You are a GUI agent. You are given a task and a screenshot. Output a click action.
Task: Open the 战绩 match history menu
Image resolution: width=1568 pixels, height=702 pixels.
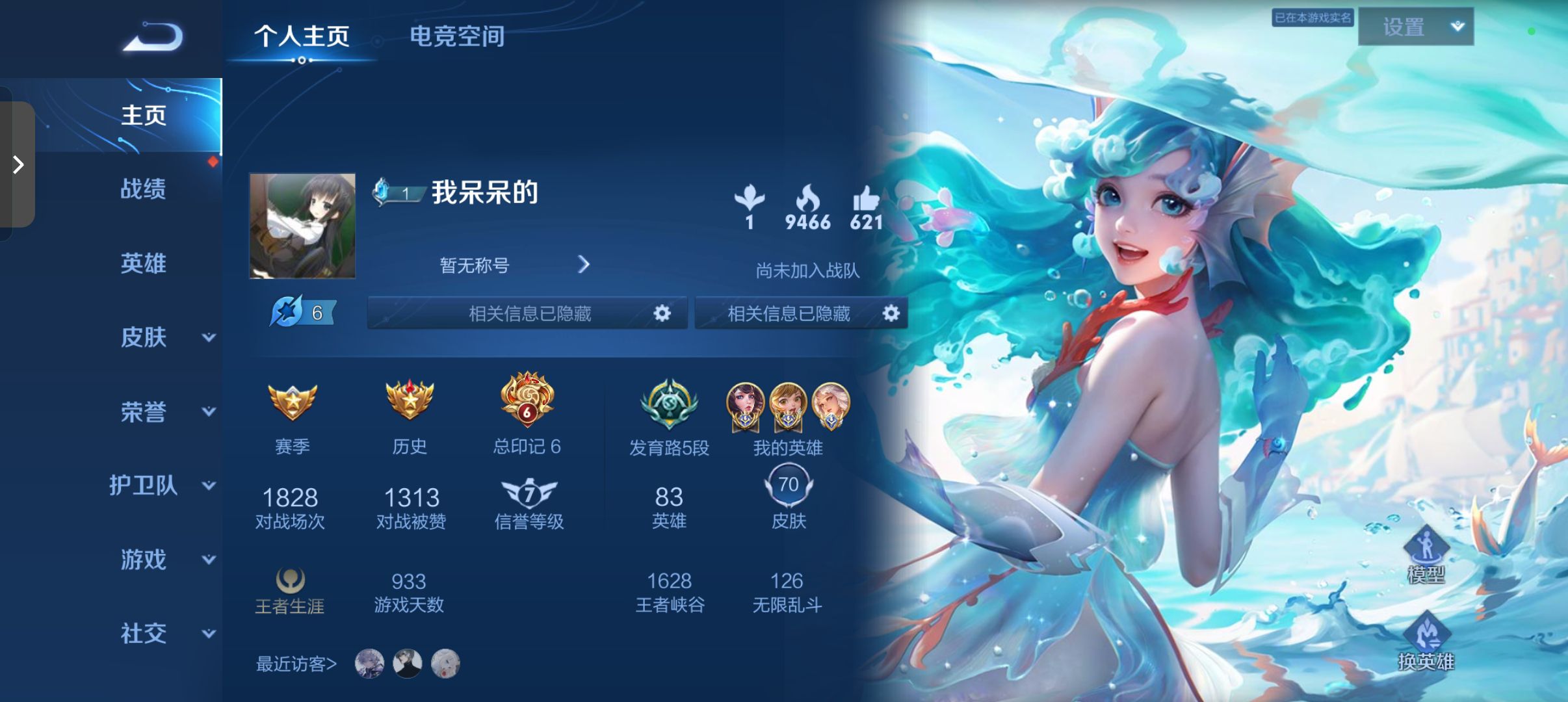[x=144, y=189]
